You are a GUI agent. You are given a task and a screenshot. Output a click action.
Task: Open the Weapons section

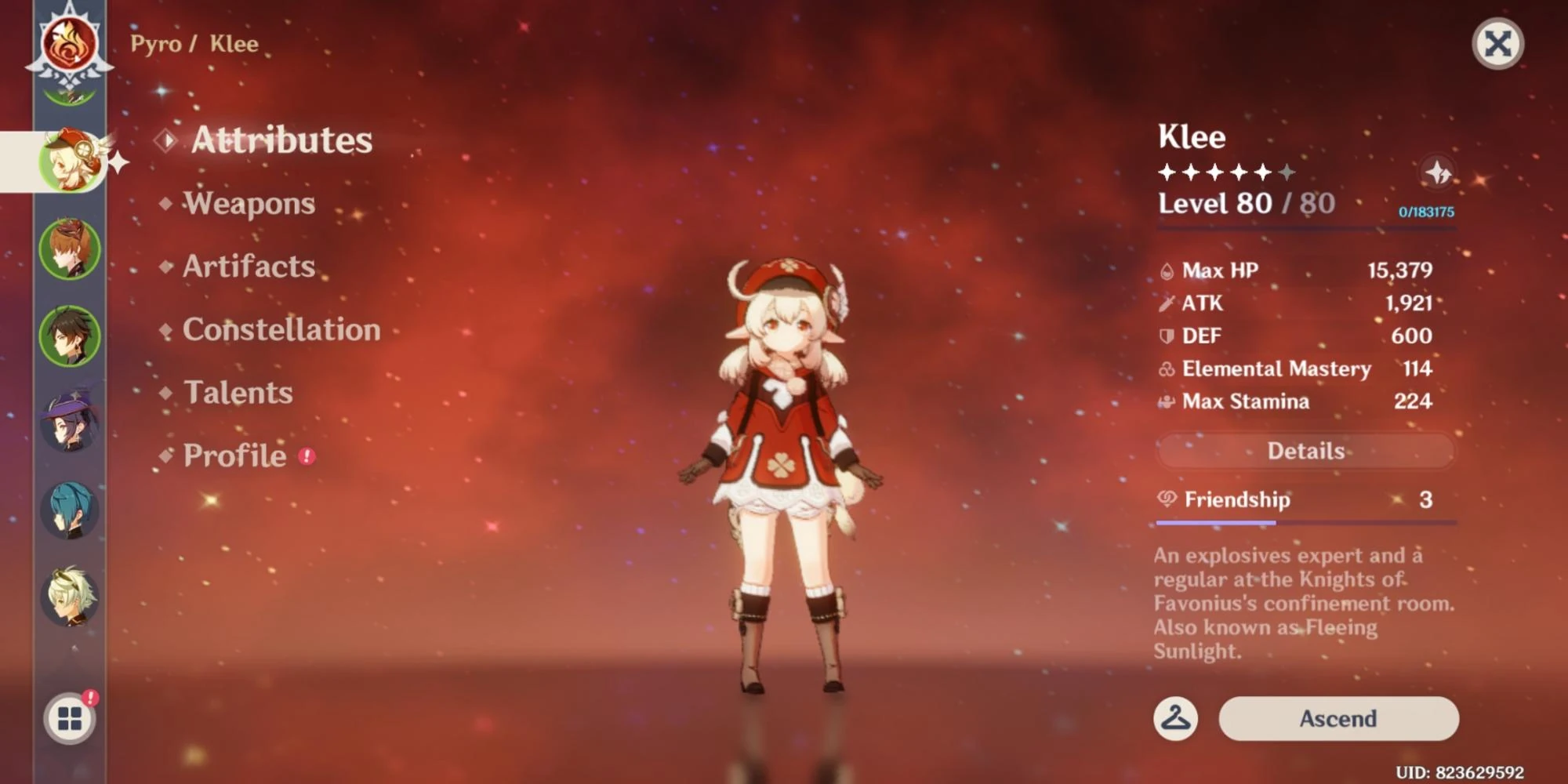pos(248,204)
